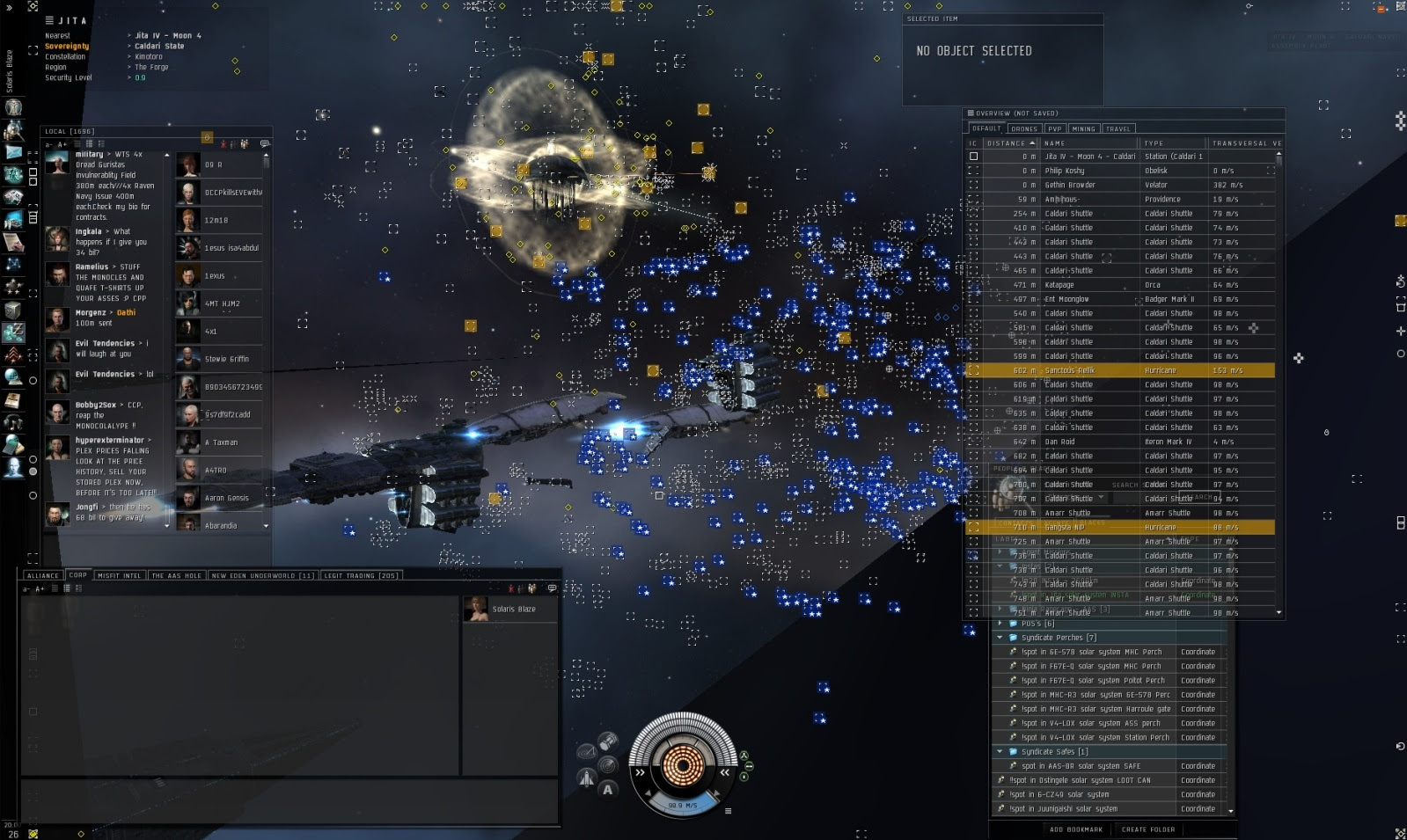Switch to the Misfit Intel channel tab
Image resolution: width=1407 pixels, height=840 pixels.
[x=120, y=575]
